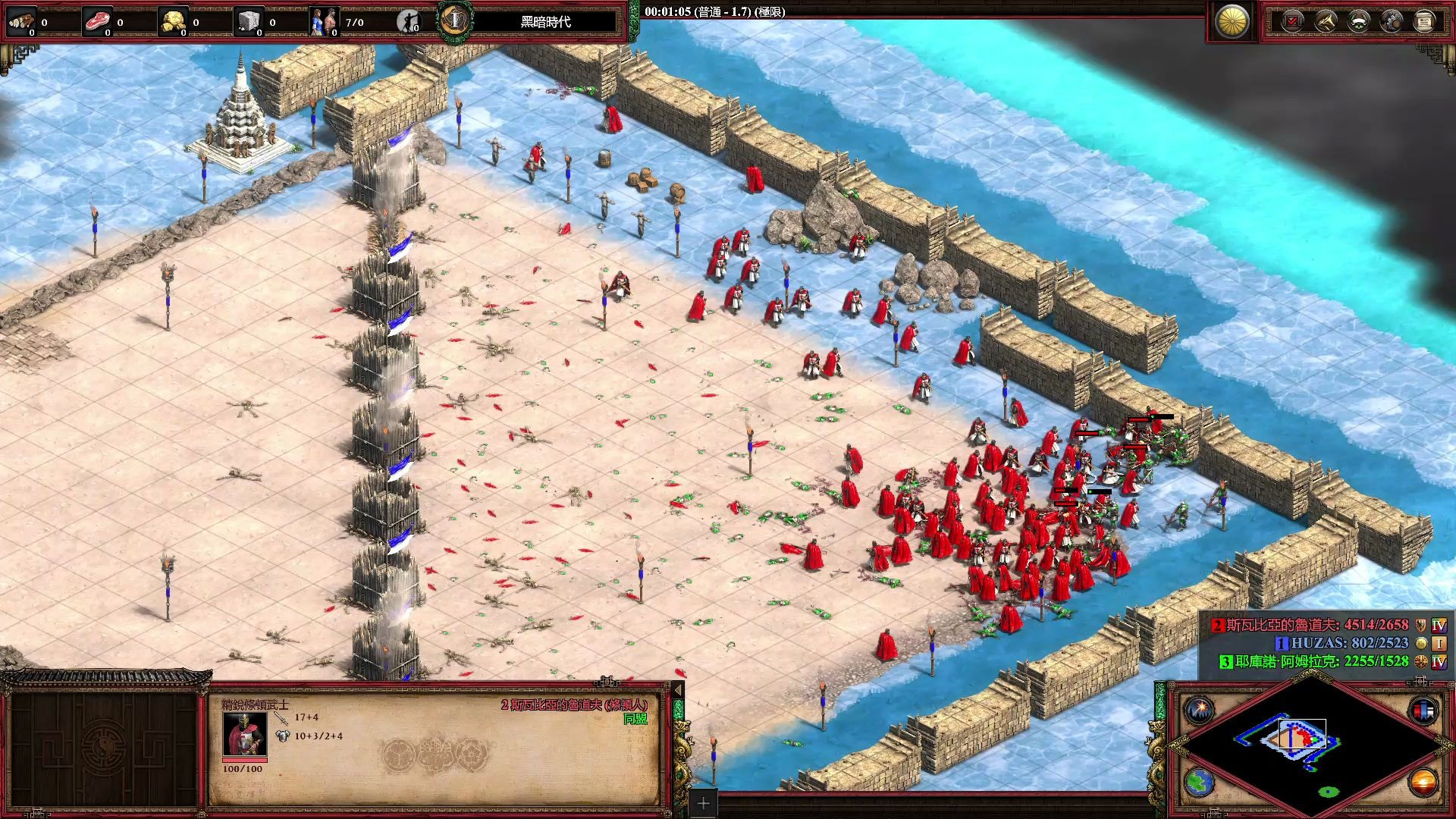
Task: Select the idle villager button
Action: tap(409, 21)
